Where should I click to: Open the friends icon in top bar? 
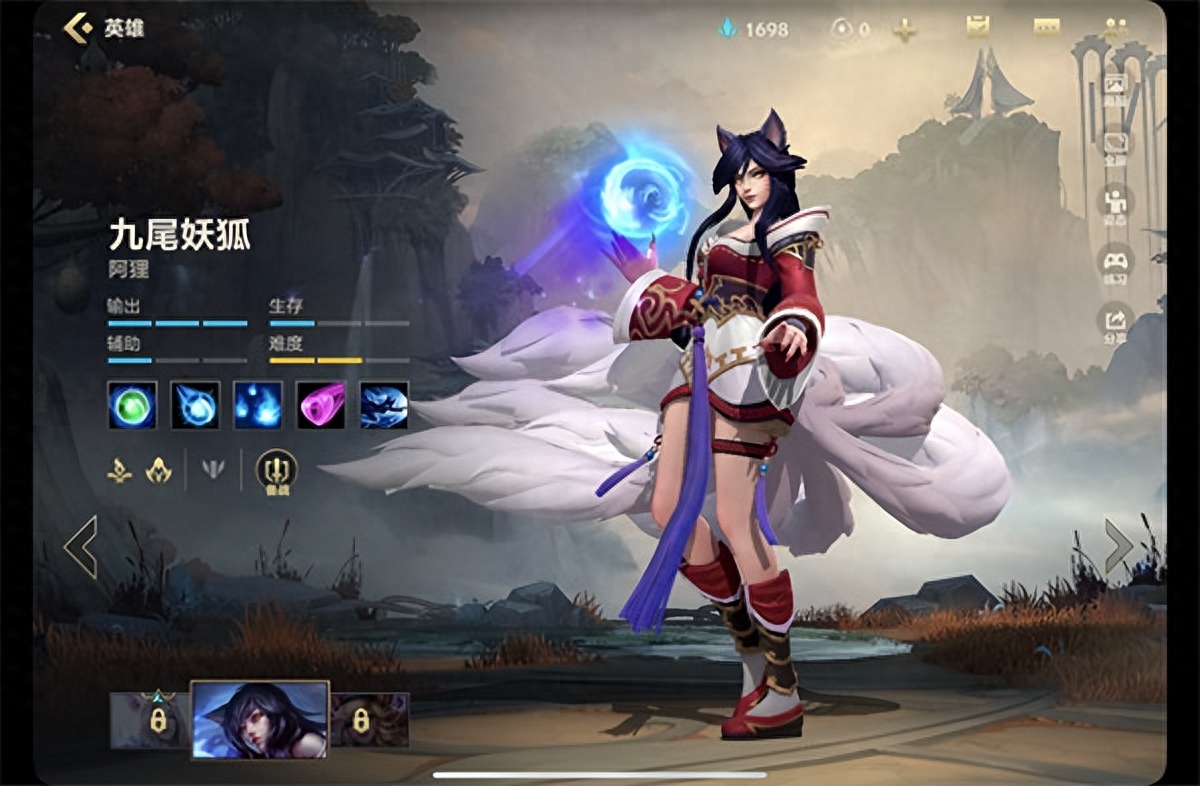click(x=1116, y=29)
